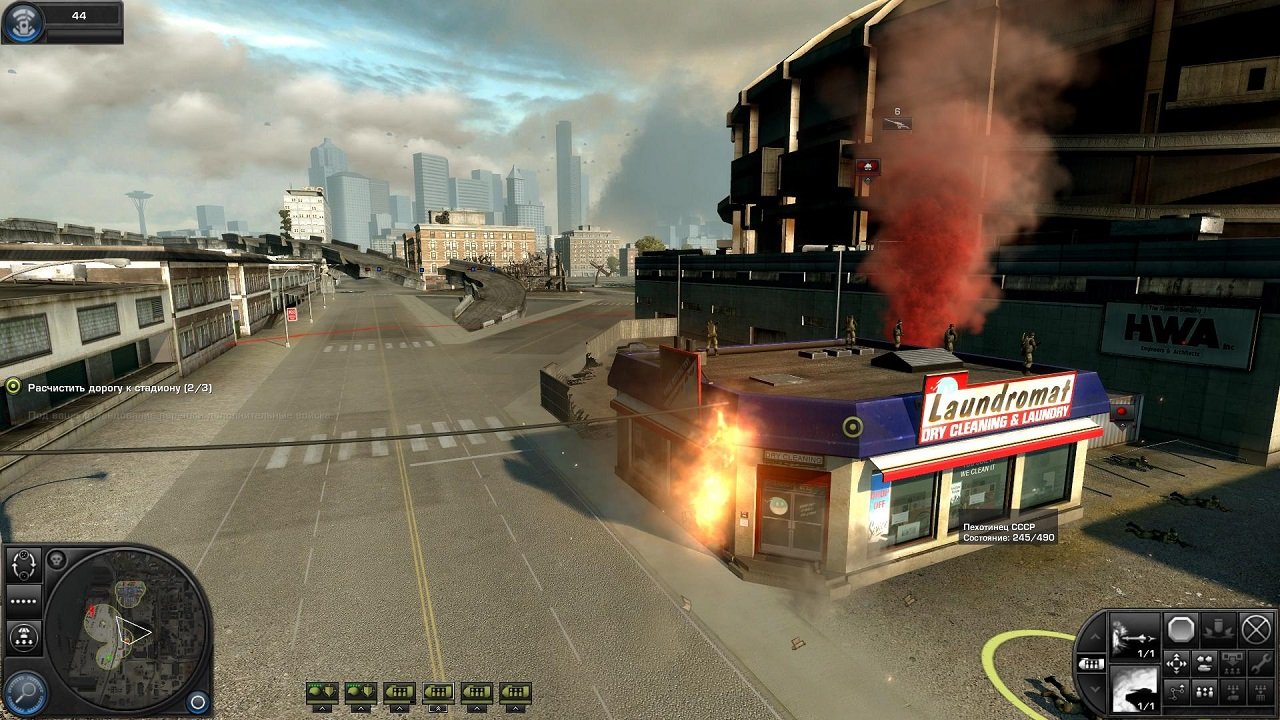Toggle the round button at the minimap's lower right

pos(198,702)
